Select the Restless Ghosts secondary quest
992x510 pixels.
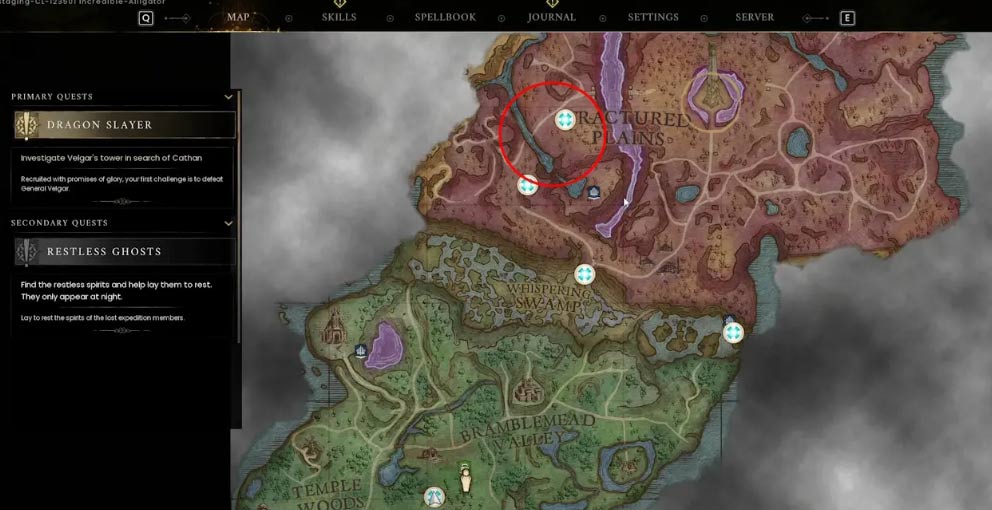(x=125, y=251)
